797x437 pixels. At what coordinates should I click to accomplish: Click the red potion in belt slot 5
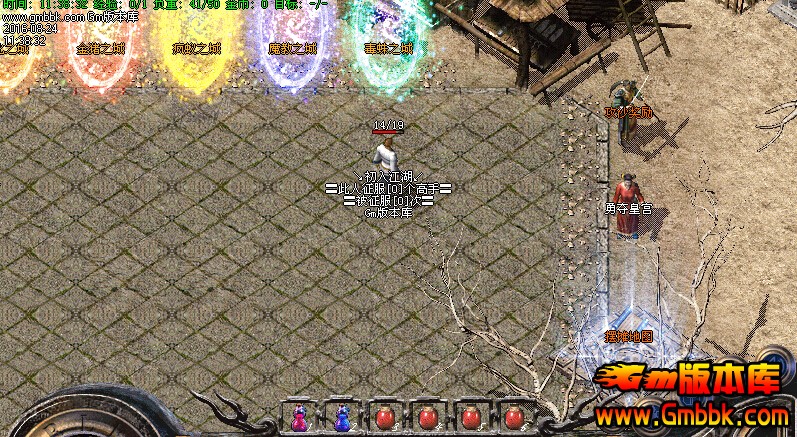[470, 417]
